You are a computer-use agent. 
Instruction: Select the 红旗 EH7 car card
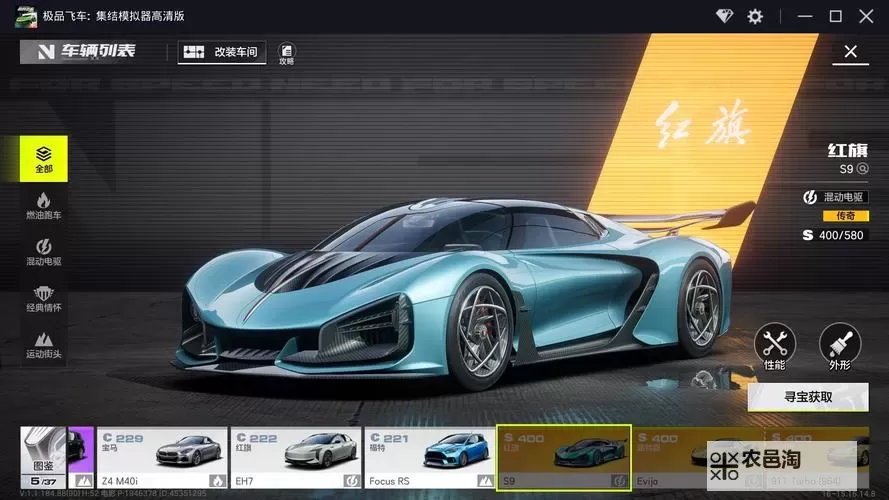294,458
